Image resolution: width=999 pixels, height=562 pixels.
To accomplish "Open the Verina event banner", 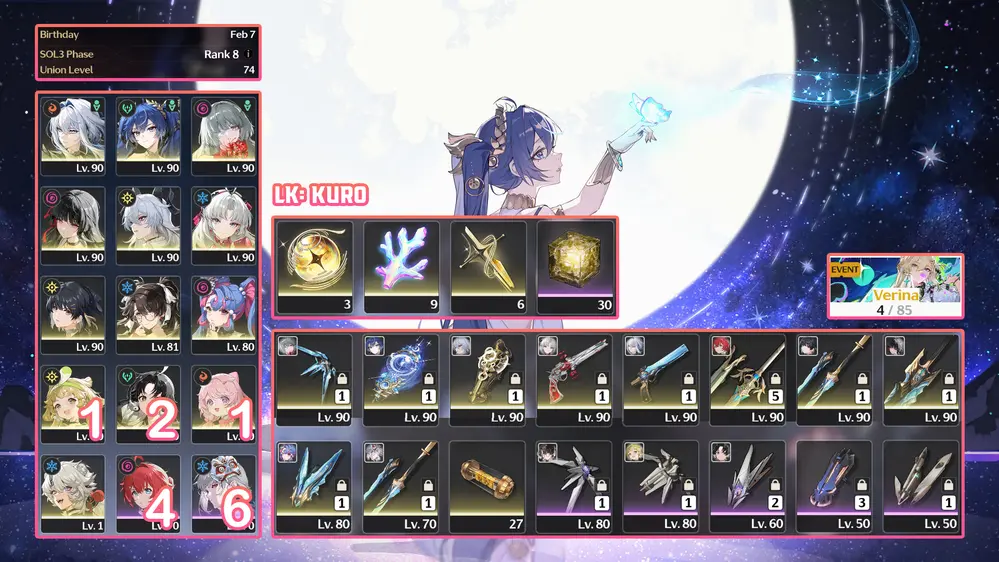I will click(x=895, y=286).
